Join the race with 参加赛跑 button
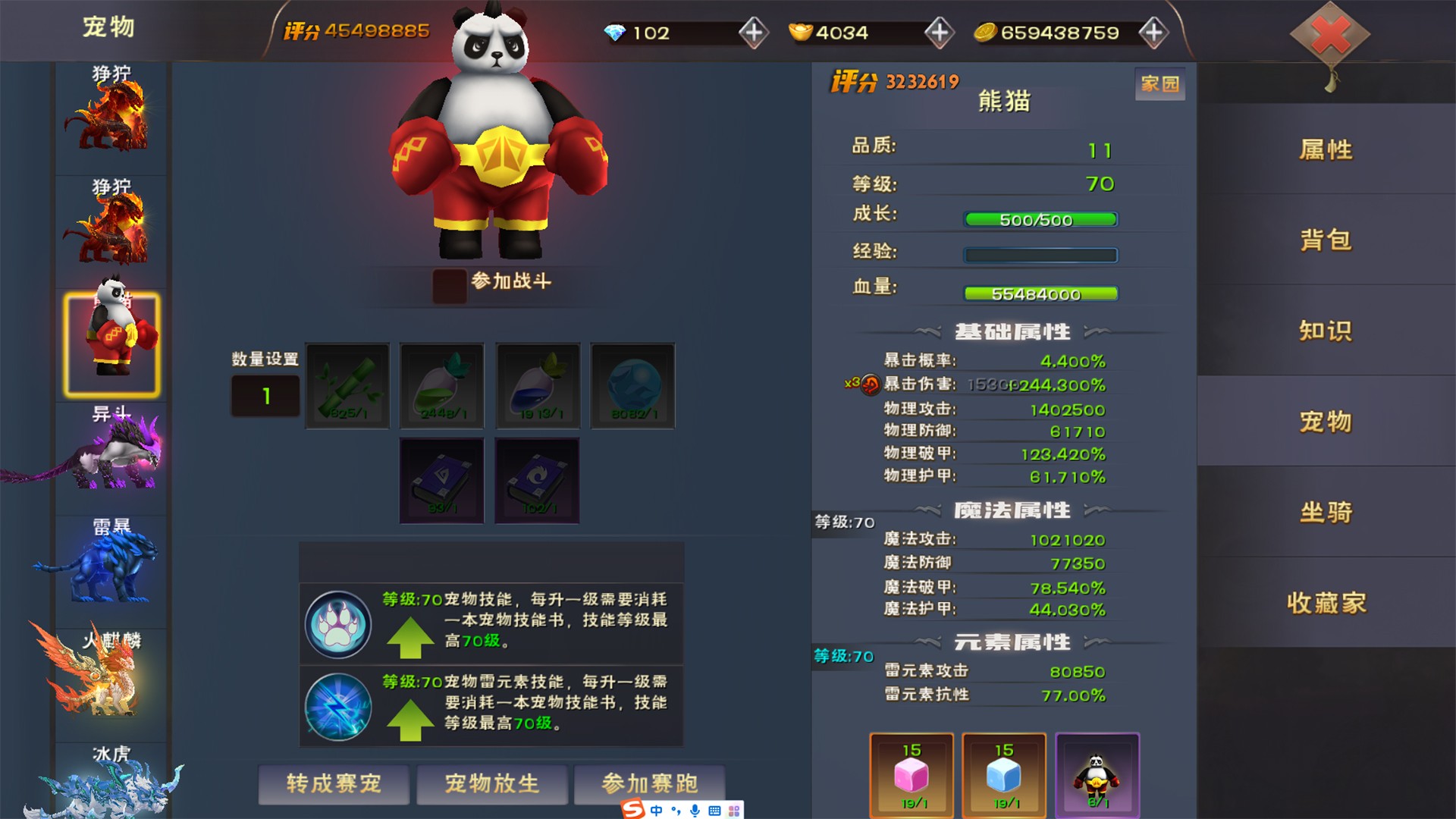 (x=649, y=783)
